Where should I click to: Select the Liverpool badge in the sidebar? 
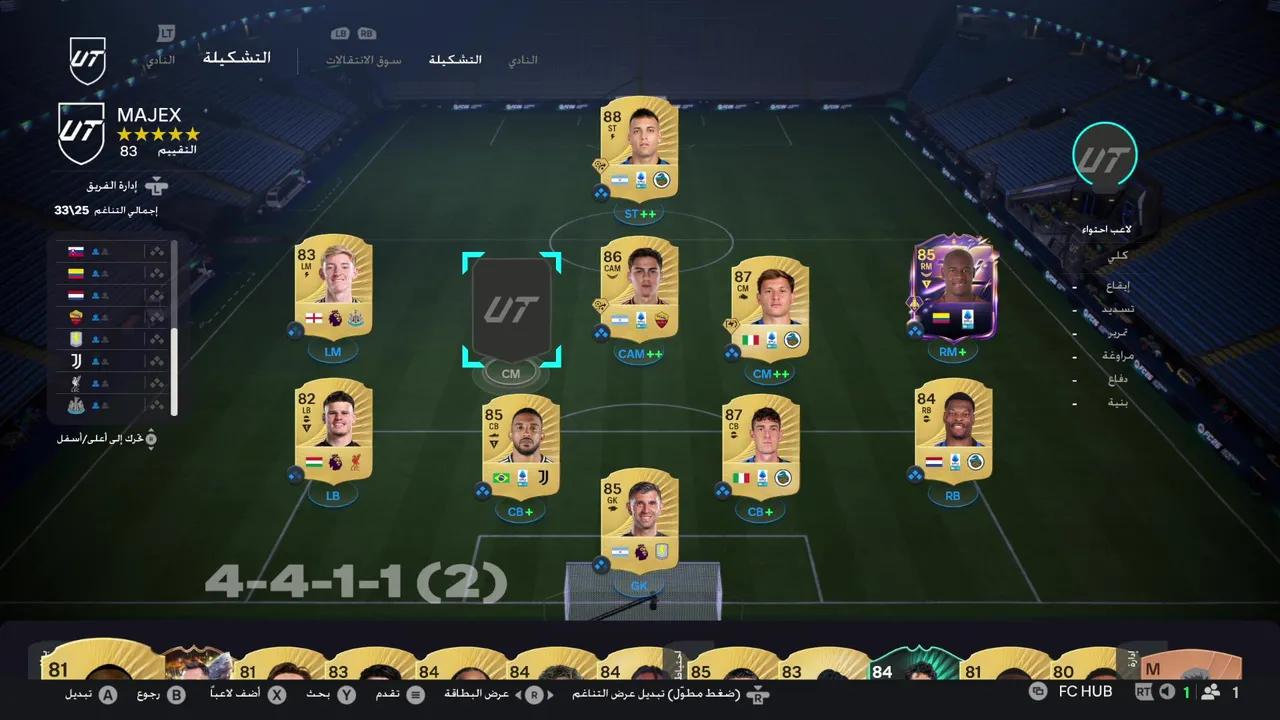tap(76, 382)
